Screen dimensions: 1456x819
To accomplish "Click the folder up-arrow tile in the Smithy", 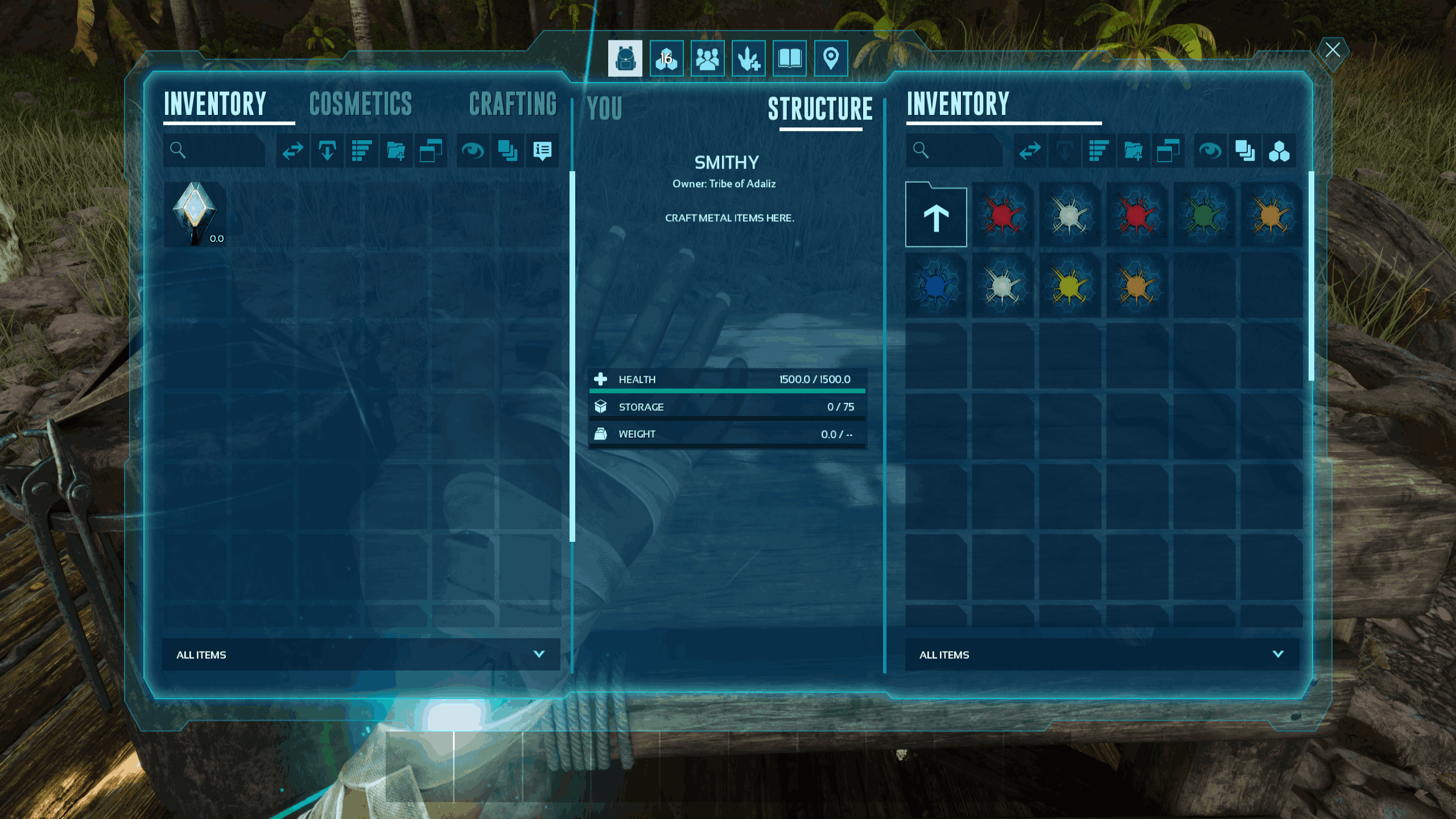I will click(x=936, y=215).
